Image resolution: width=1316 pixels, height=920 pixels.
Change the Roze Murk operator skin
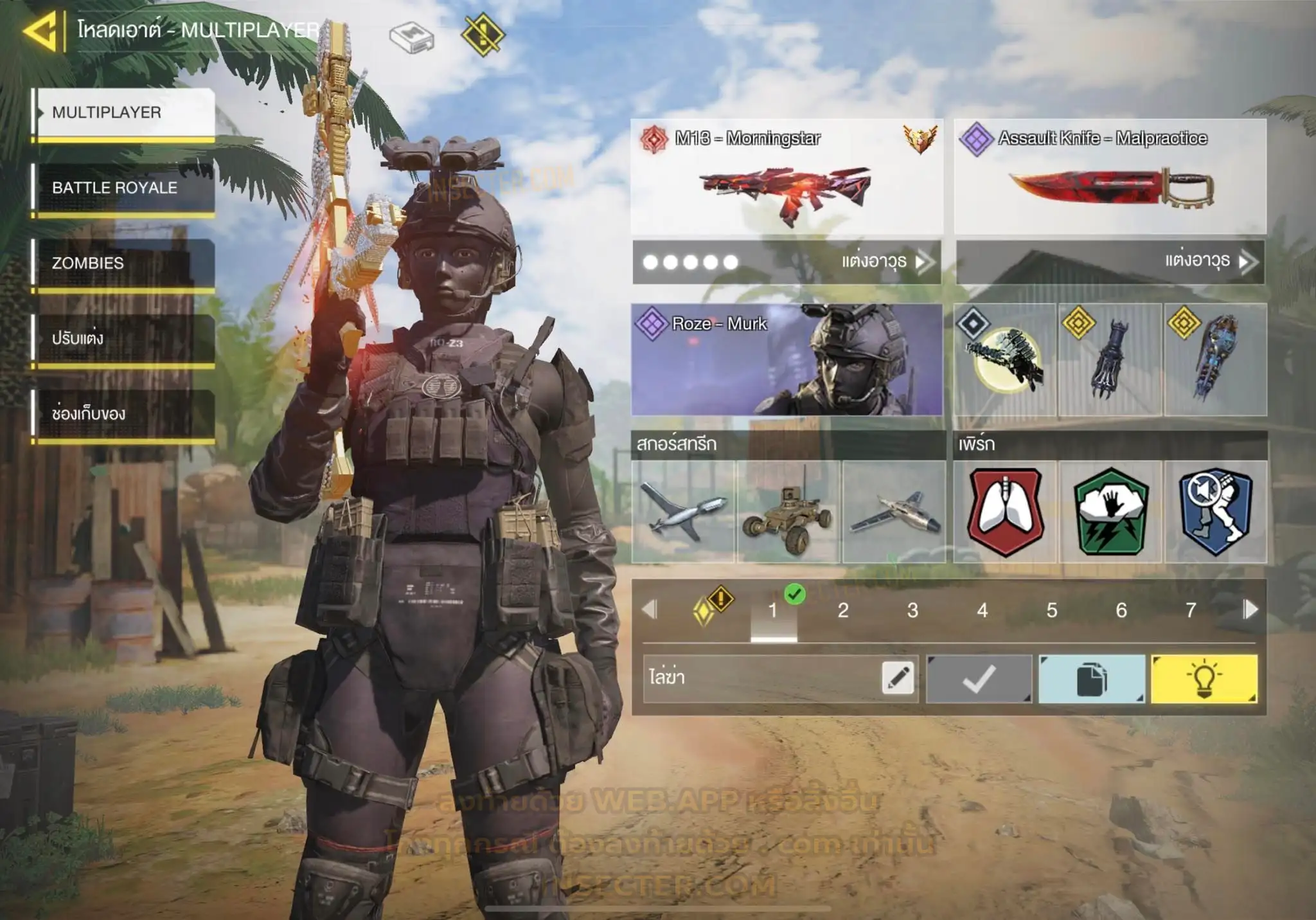(787, 359)
